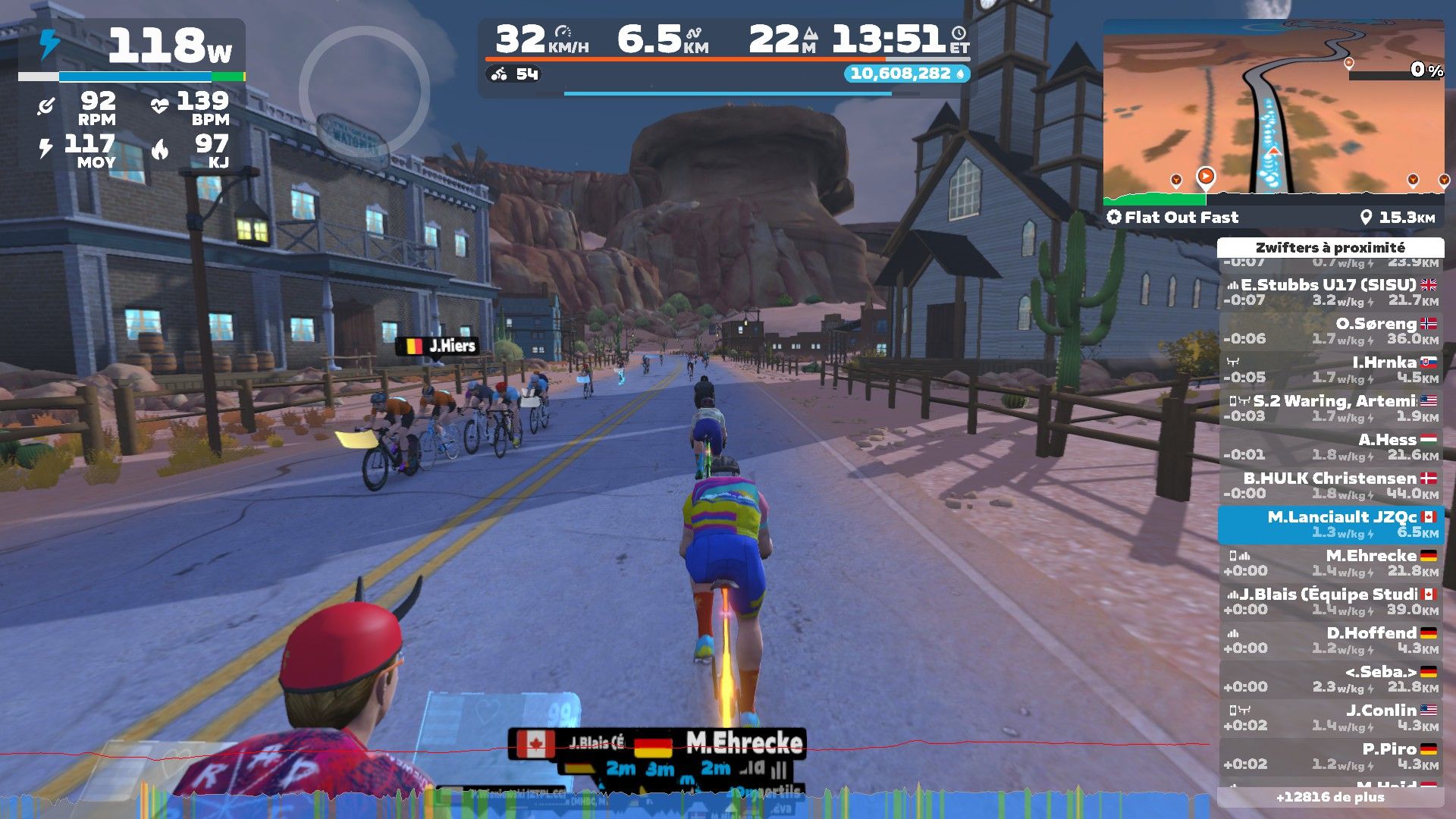
Task: Select P.Piro rider row
Action: [x=1331, y=756]
